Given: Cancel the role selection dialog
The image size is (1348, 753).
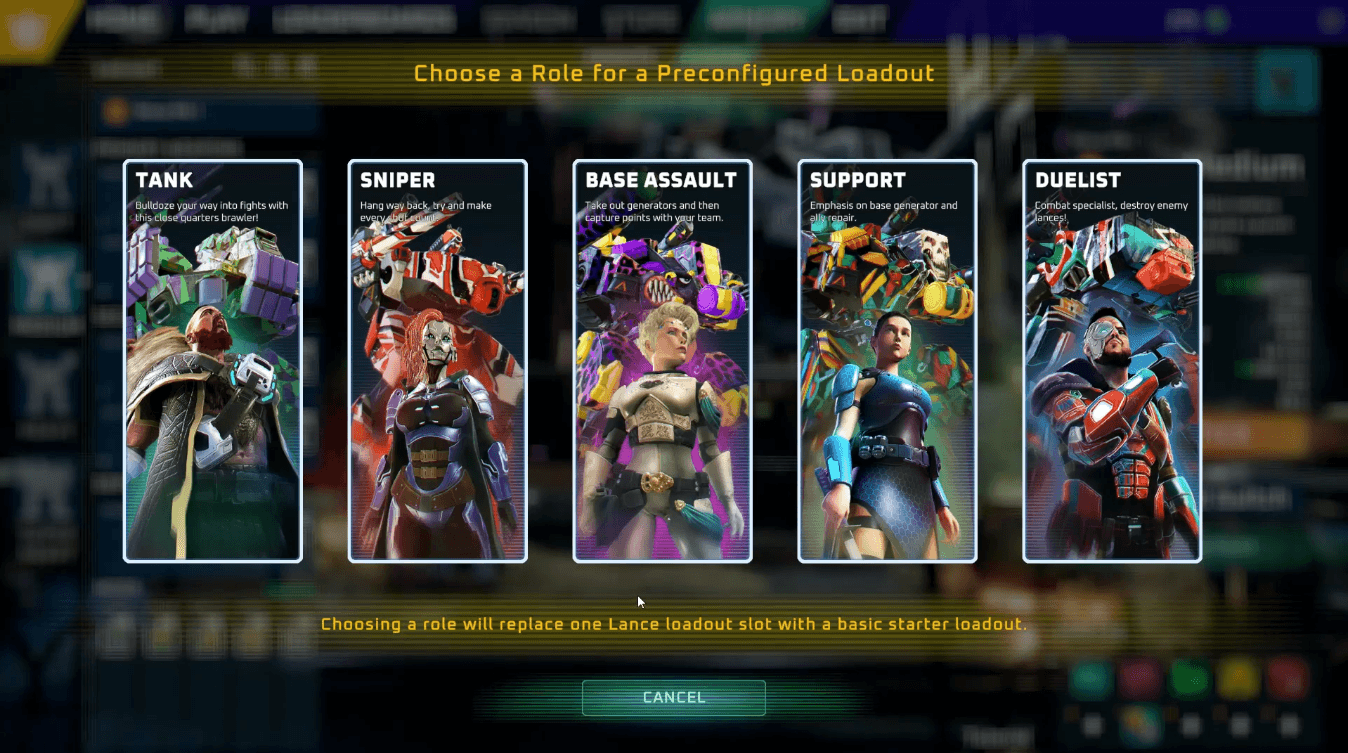Looking at the screenshot, I should [x=673, y=697].
